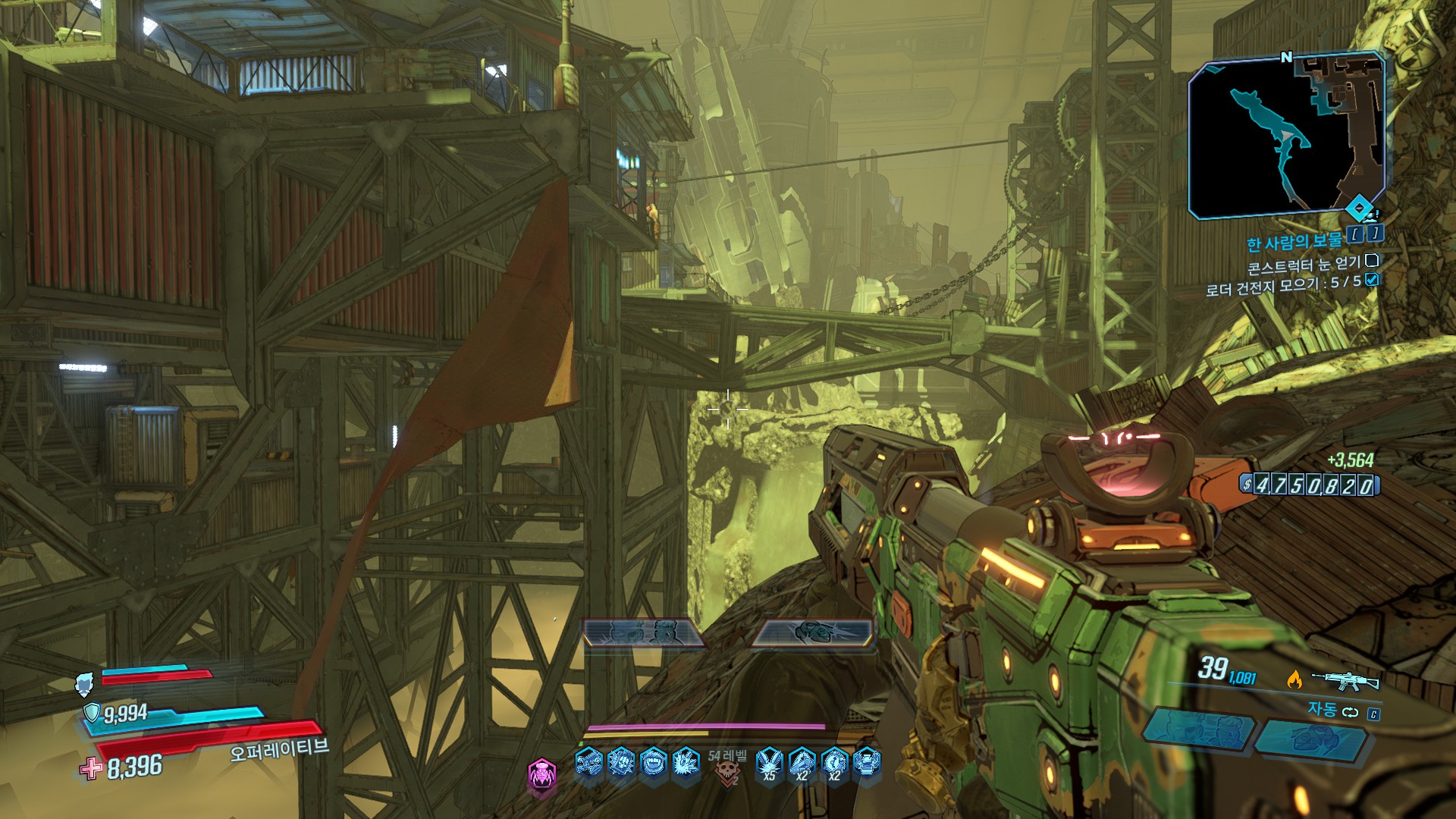Select the last hexagonal buff icon without a multiplier
The image size is (1456, 819).
click(867, 762)
